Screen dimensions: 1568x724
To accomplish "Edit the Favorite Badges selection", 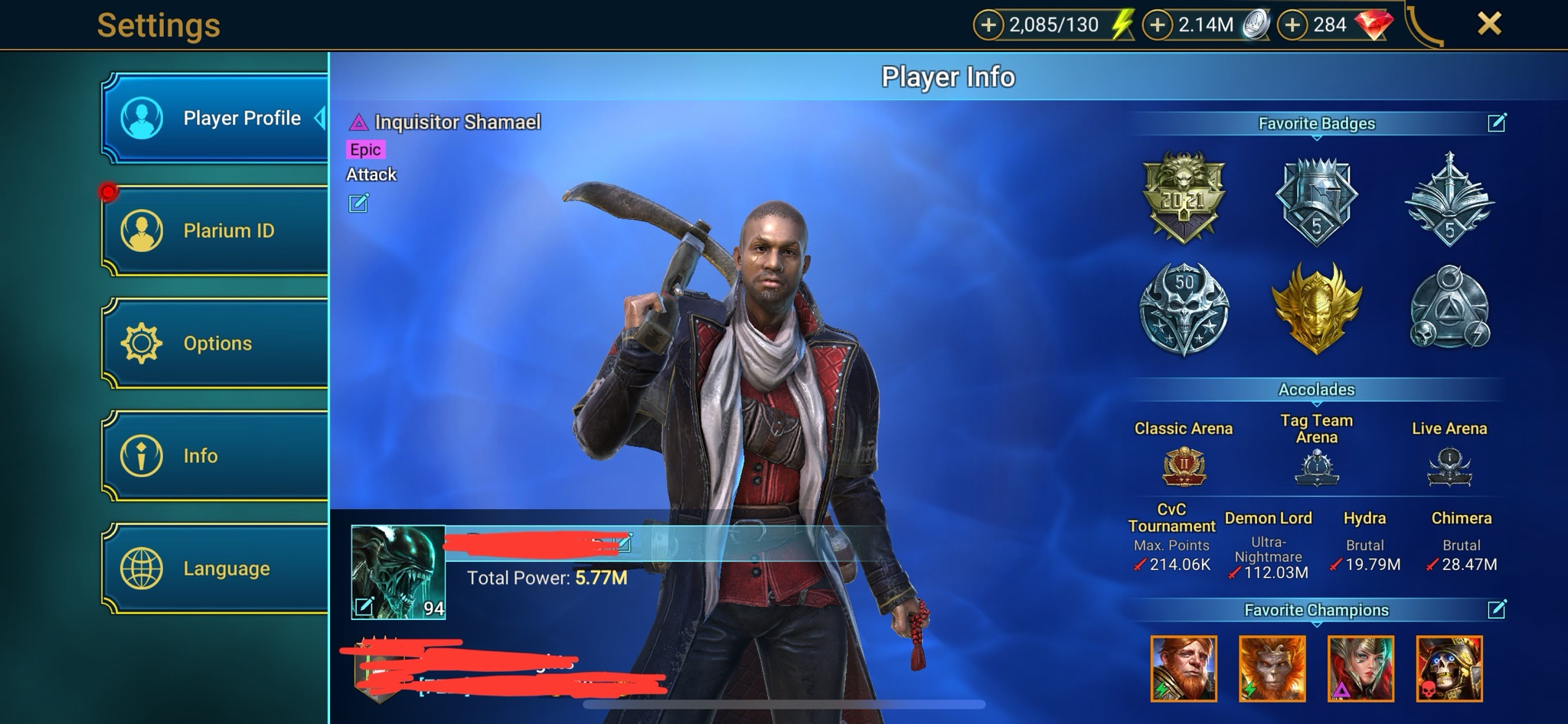I will [1497, 122].
